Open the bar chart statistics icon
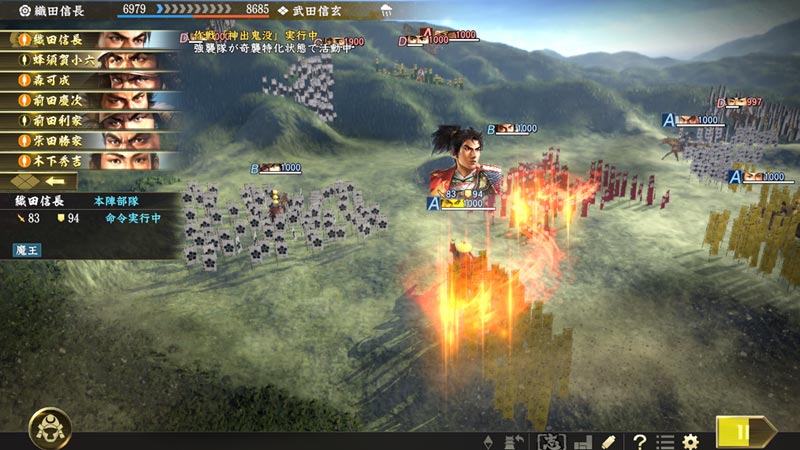 pyautogui.click(x=581, y=441)
